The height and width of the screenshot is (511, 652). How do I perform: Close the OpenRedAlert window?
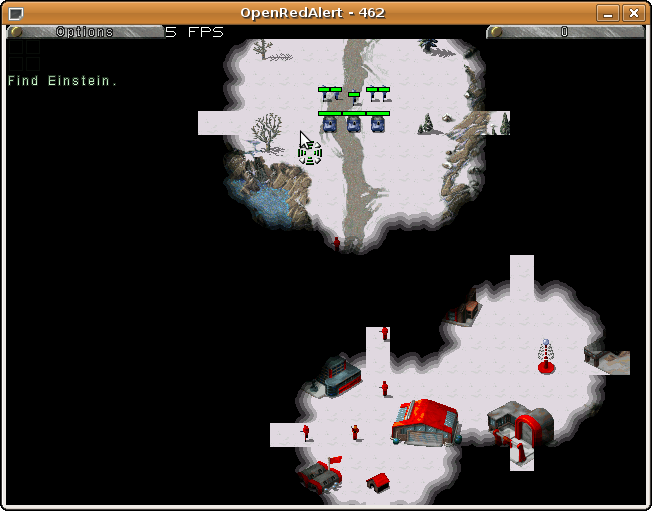[x=633, y=13]
